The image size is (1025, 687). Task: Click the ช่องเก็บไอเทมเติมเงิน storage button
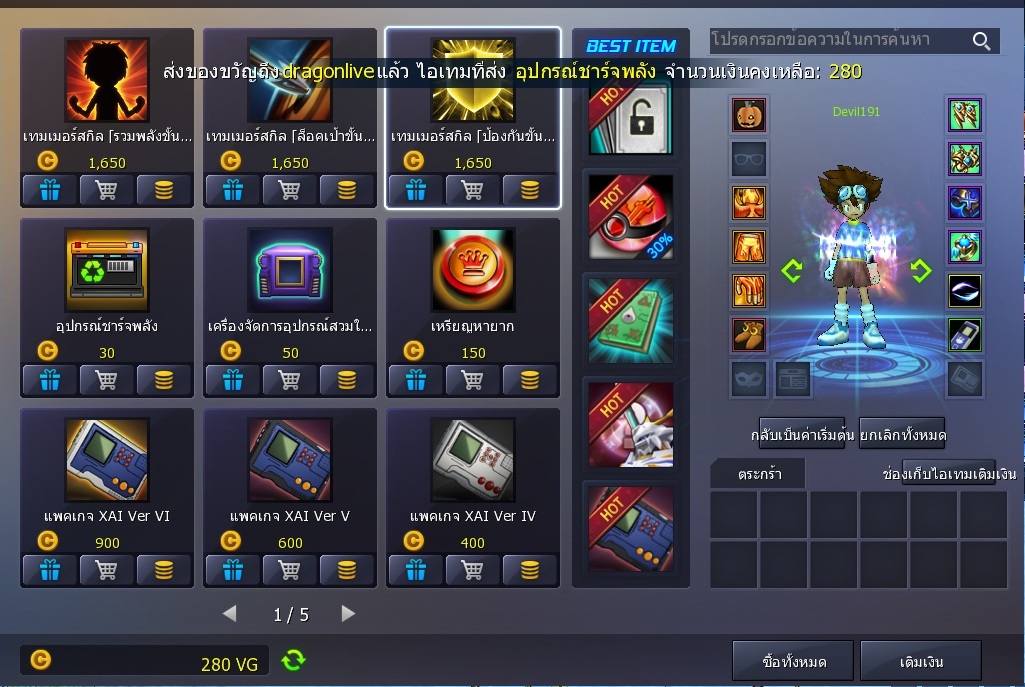(949, 473)
